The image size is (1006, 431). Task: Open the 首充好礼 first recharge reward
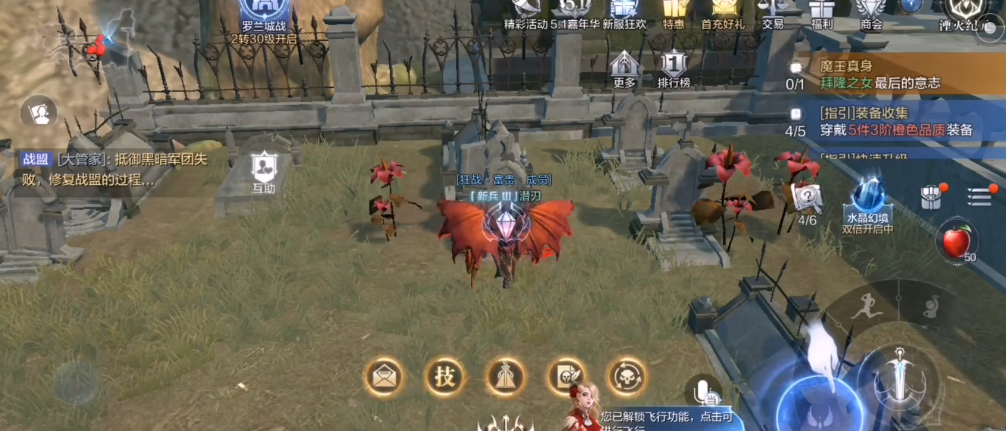pyautogui.click(x=720, y=10)
